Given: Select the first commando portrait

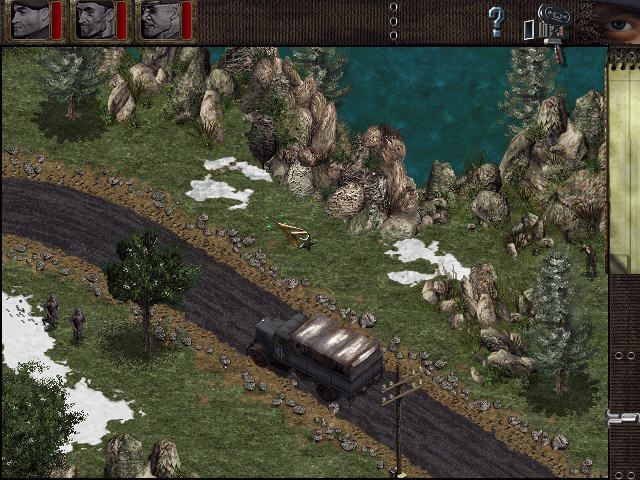Looking at the screenshot, I should [x=29, y=20].
